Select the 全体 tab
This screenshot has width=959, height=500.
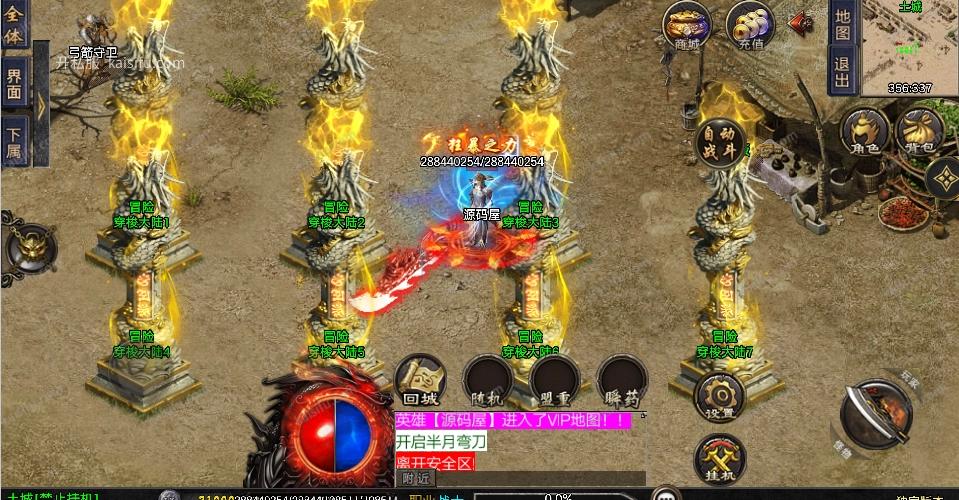tap(14, 22)
